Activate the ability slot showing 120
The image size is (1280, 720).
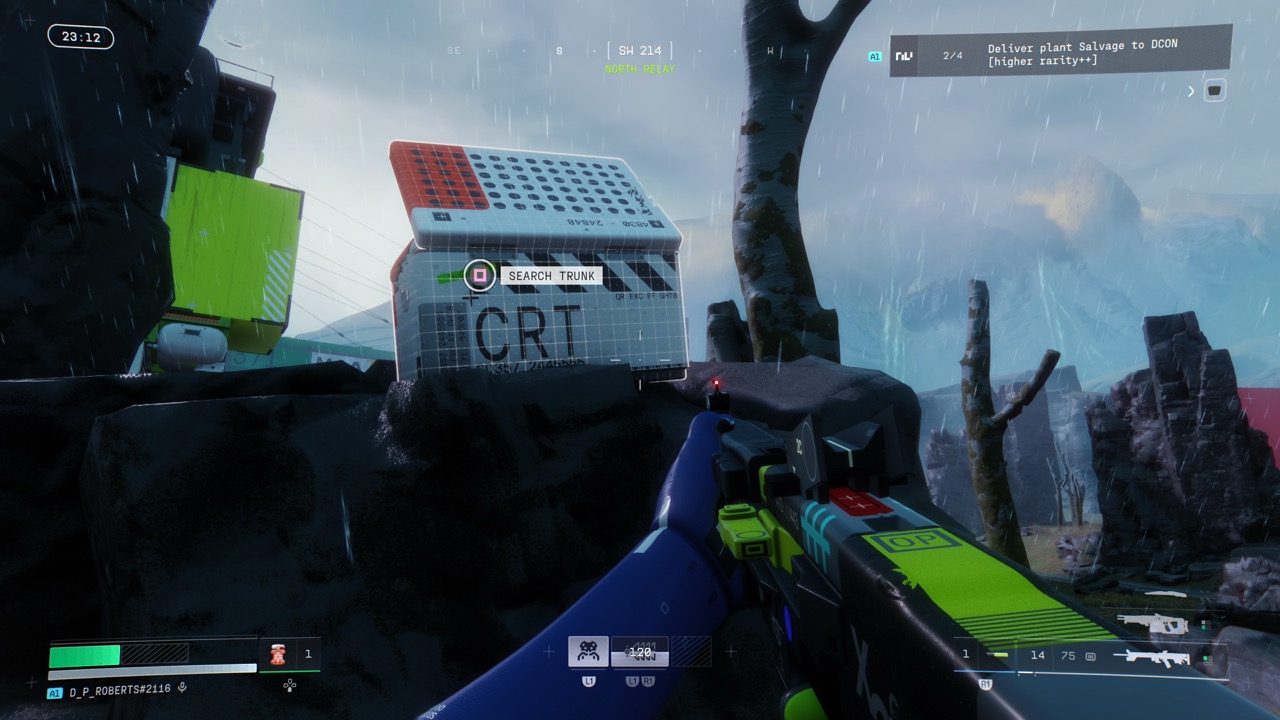[640, 652]
